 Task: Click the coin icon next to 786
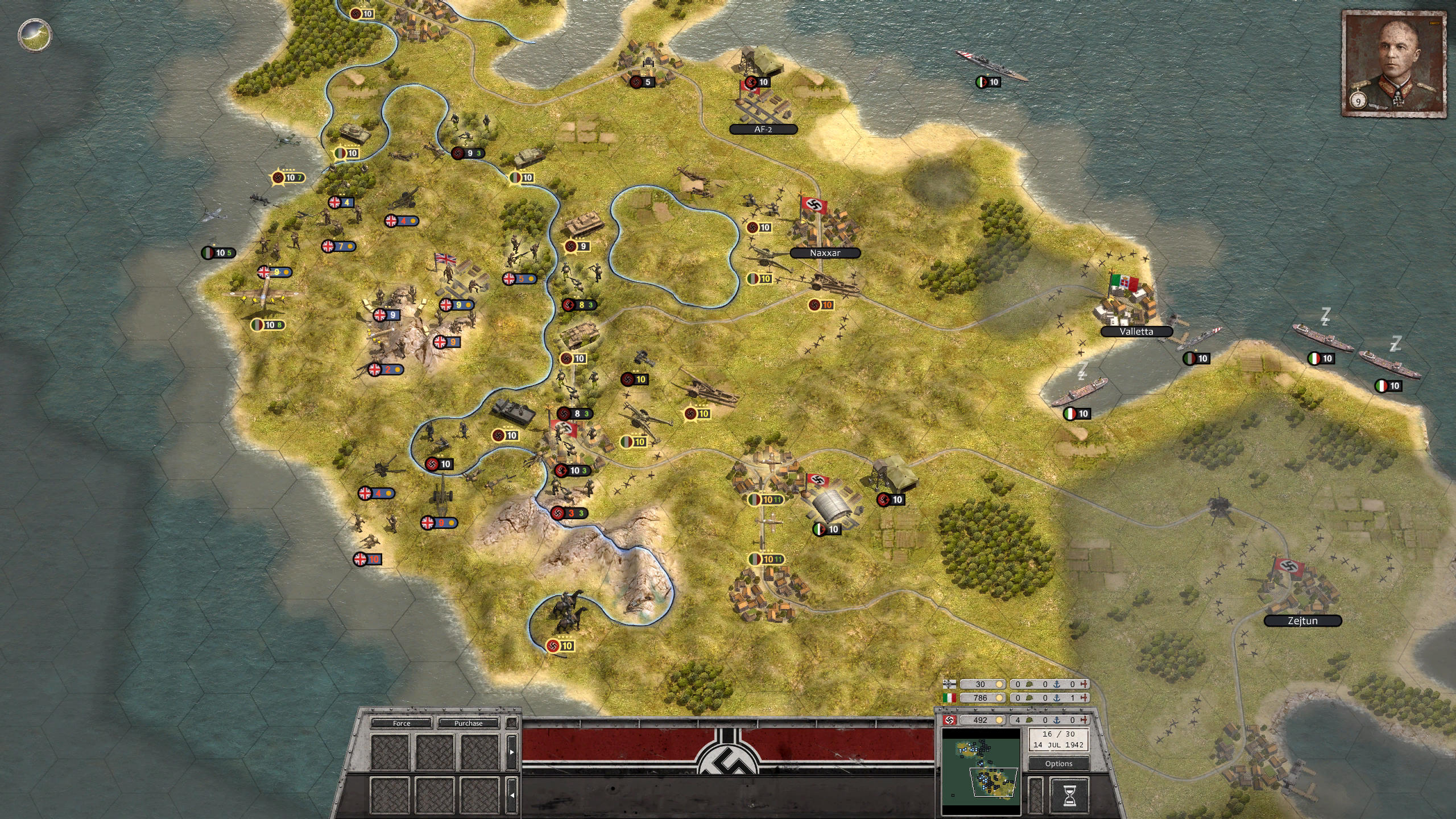point(998,698)
